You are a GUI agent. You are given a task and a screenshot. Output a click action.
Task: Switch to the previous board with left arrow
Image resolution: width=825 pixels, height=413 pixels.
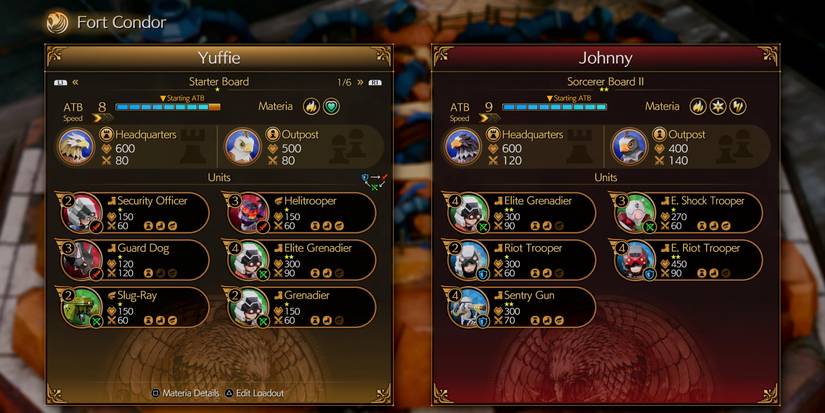point(75,82)
